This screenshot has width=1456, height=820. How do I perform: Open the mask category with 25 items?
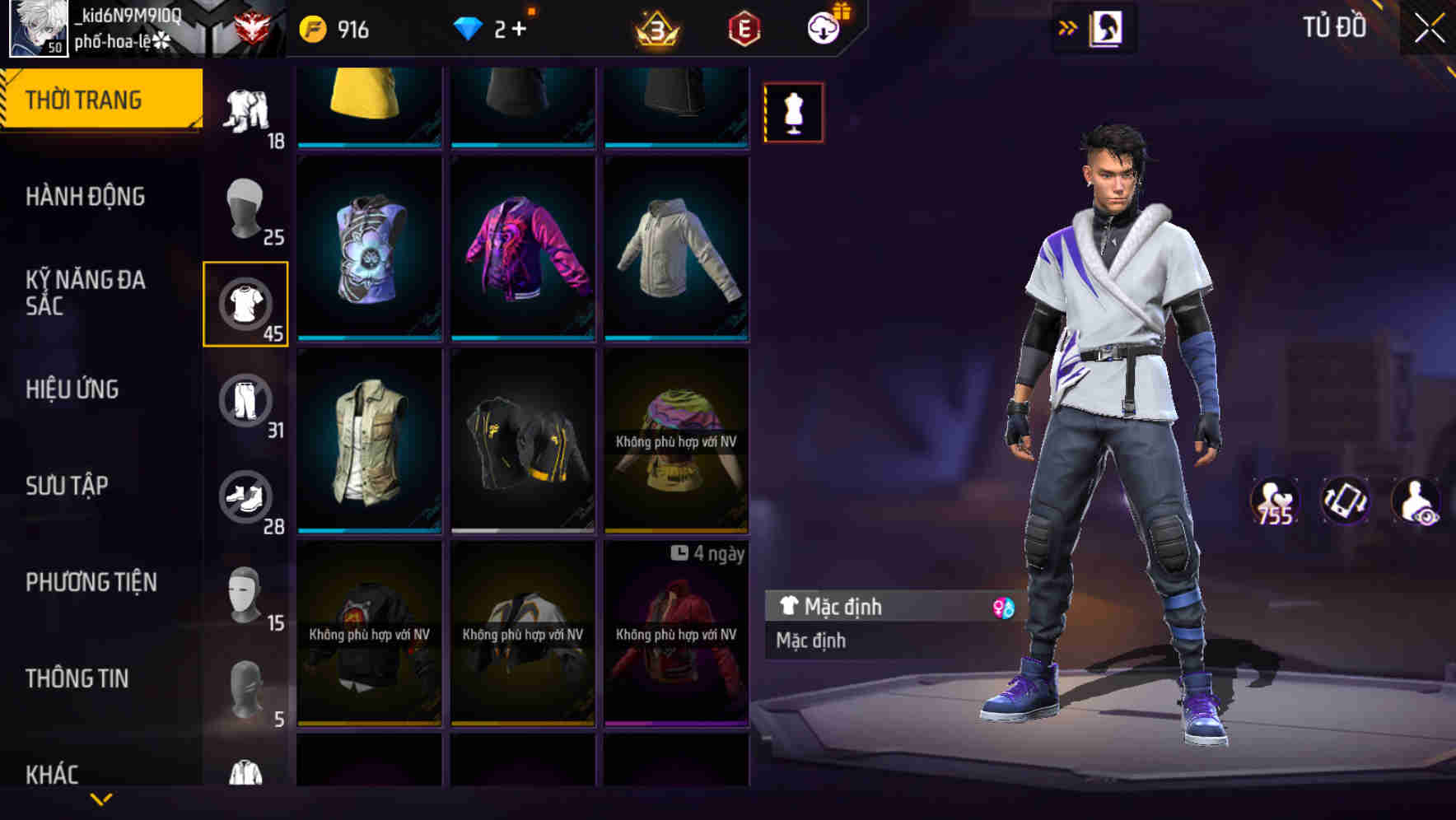245,206
